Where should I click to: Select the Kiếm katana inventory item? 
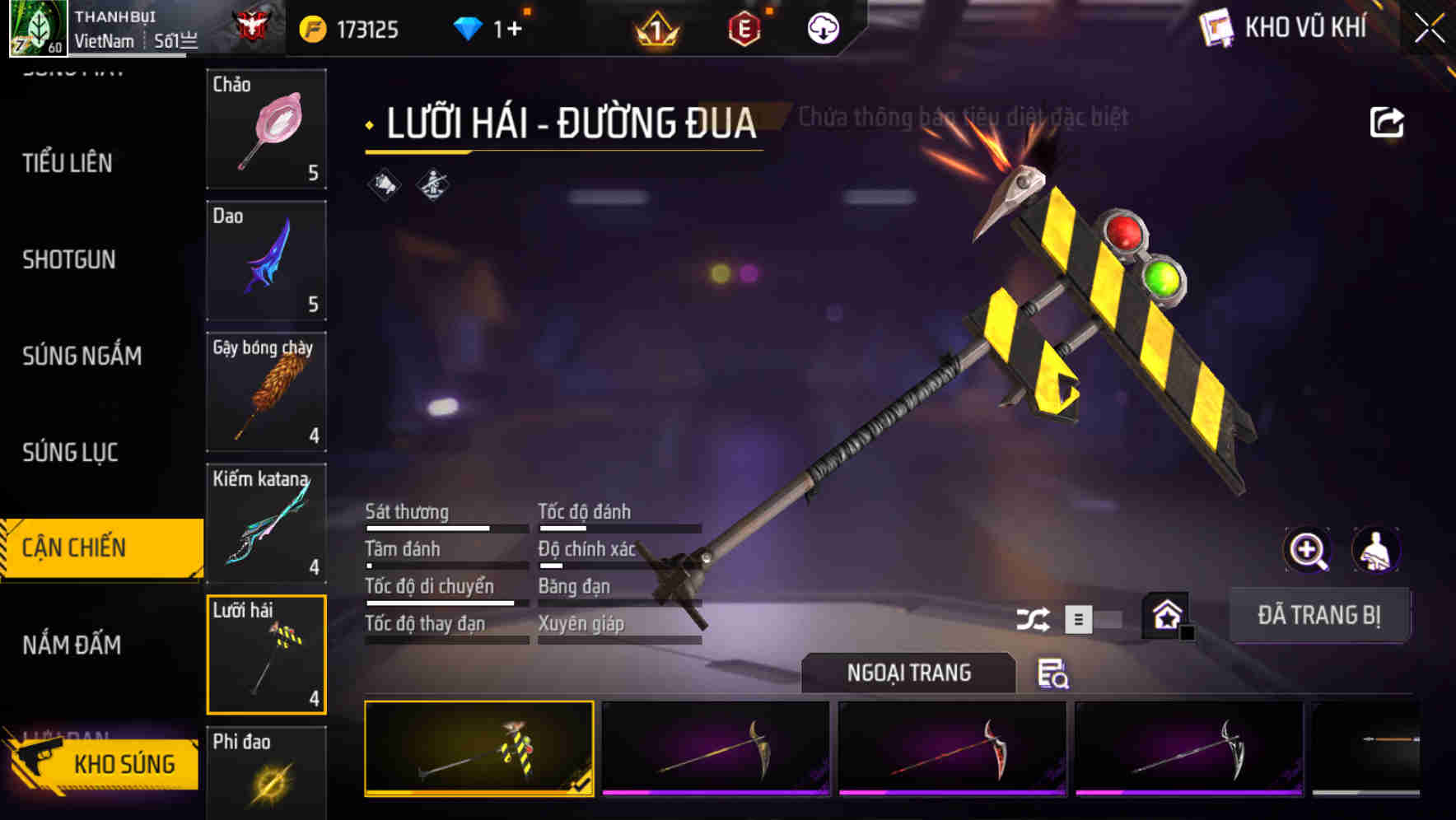pyautogui.click(x=266, y=523)
